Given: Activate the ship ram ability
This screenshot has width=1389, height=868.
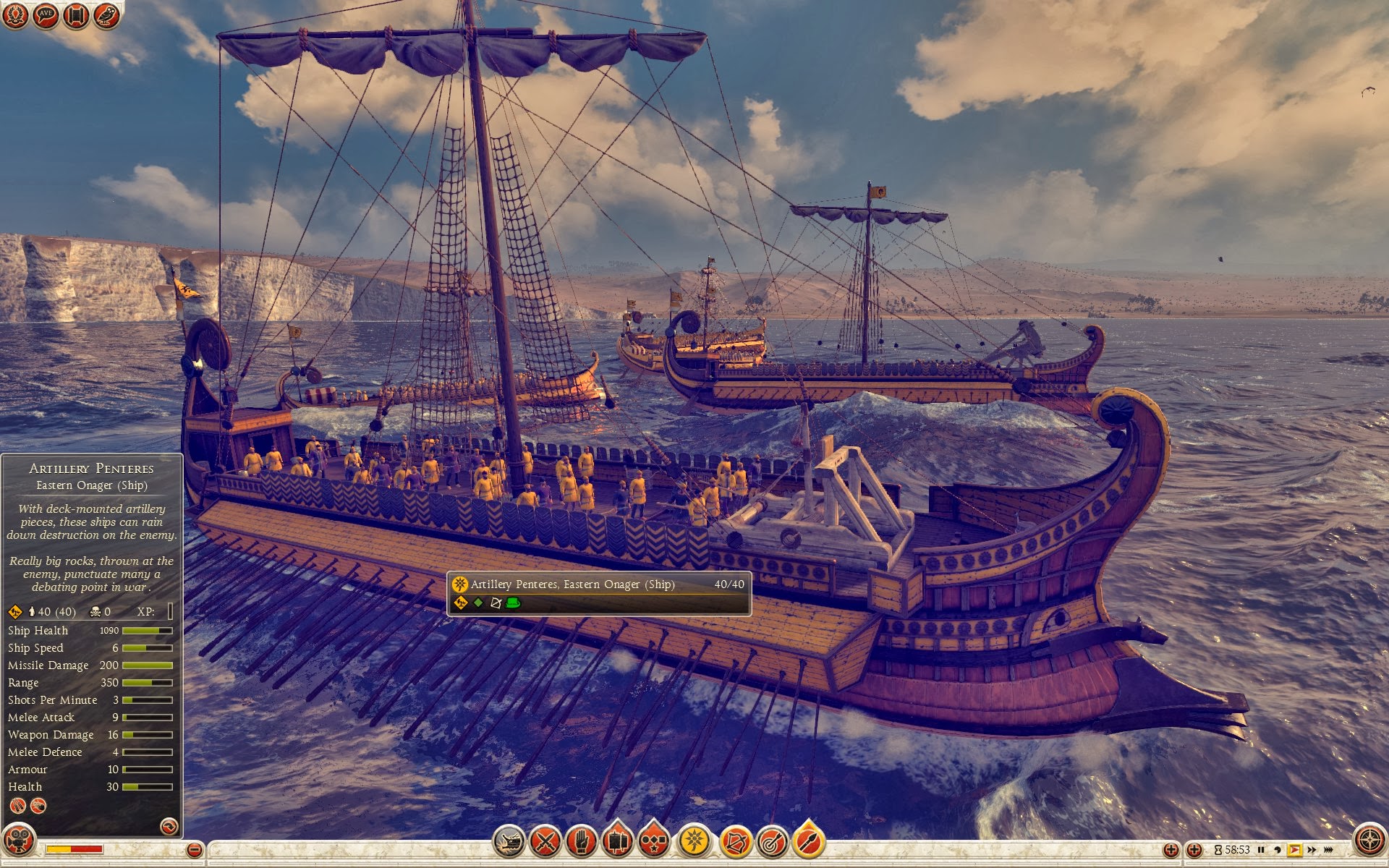Looking at the screenshot, I should point(509,841).
